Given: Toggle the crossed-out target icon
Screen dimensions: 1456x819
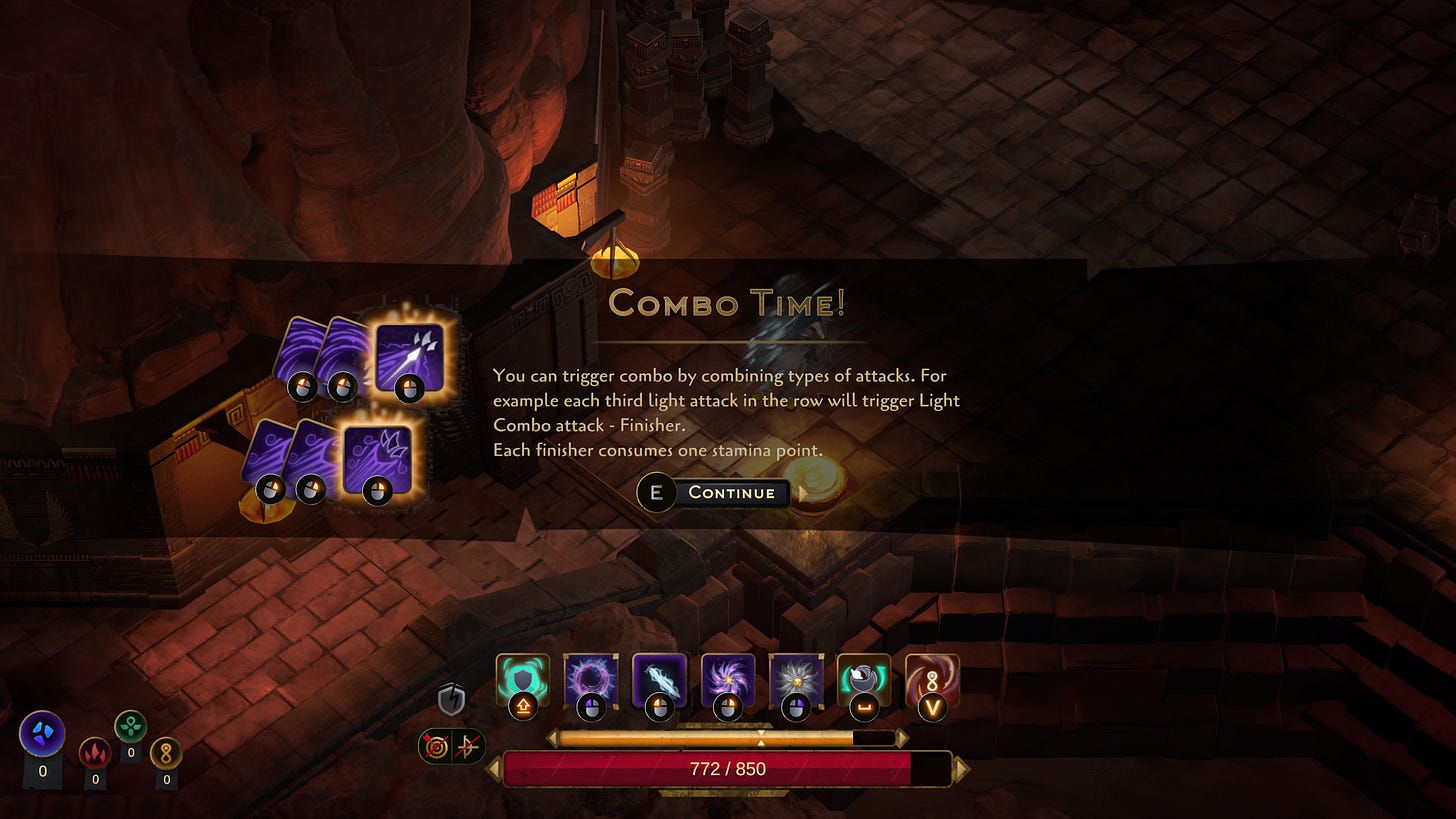Looking at the screenshot, I should (x=437, y=747).
